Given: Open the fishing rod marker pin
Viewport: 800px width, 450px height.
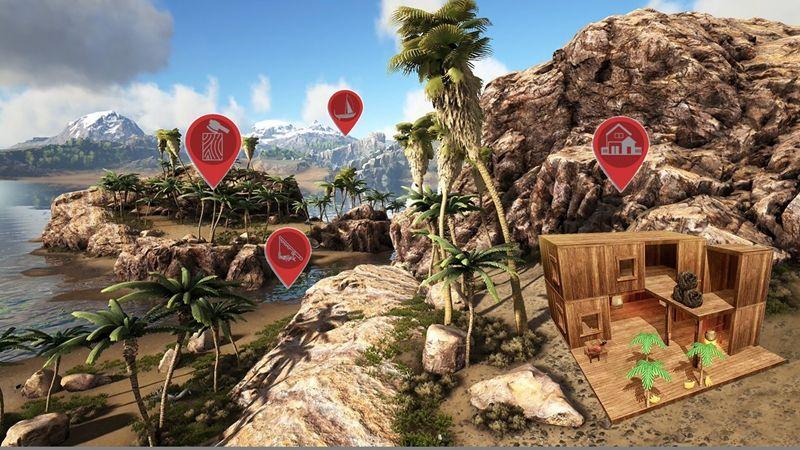Looking at the screenshot, I should (287, 250).
